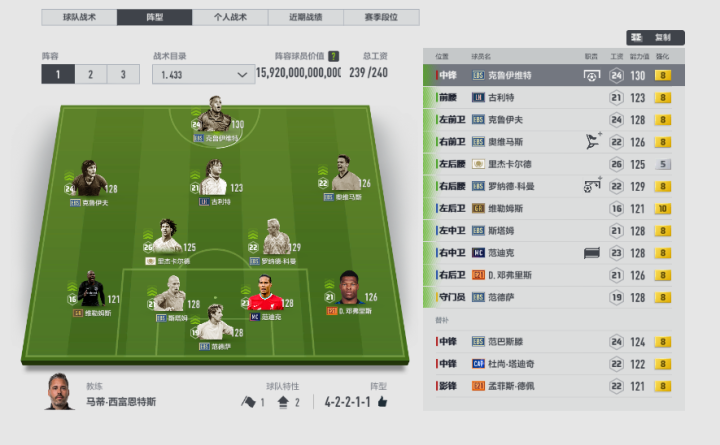Switch to the 球队战术 tab

[x=79, y=18]
